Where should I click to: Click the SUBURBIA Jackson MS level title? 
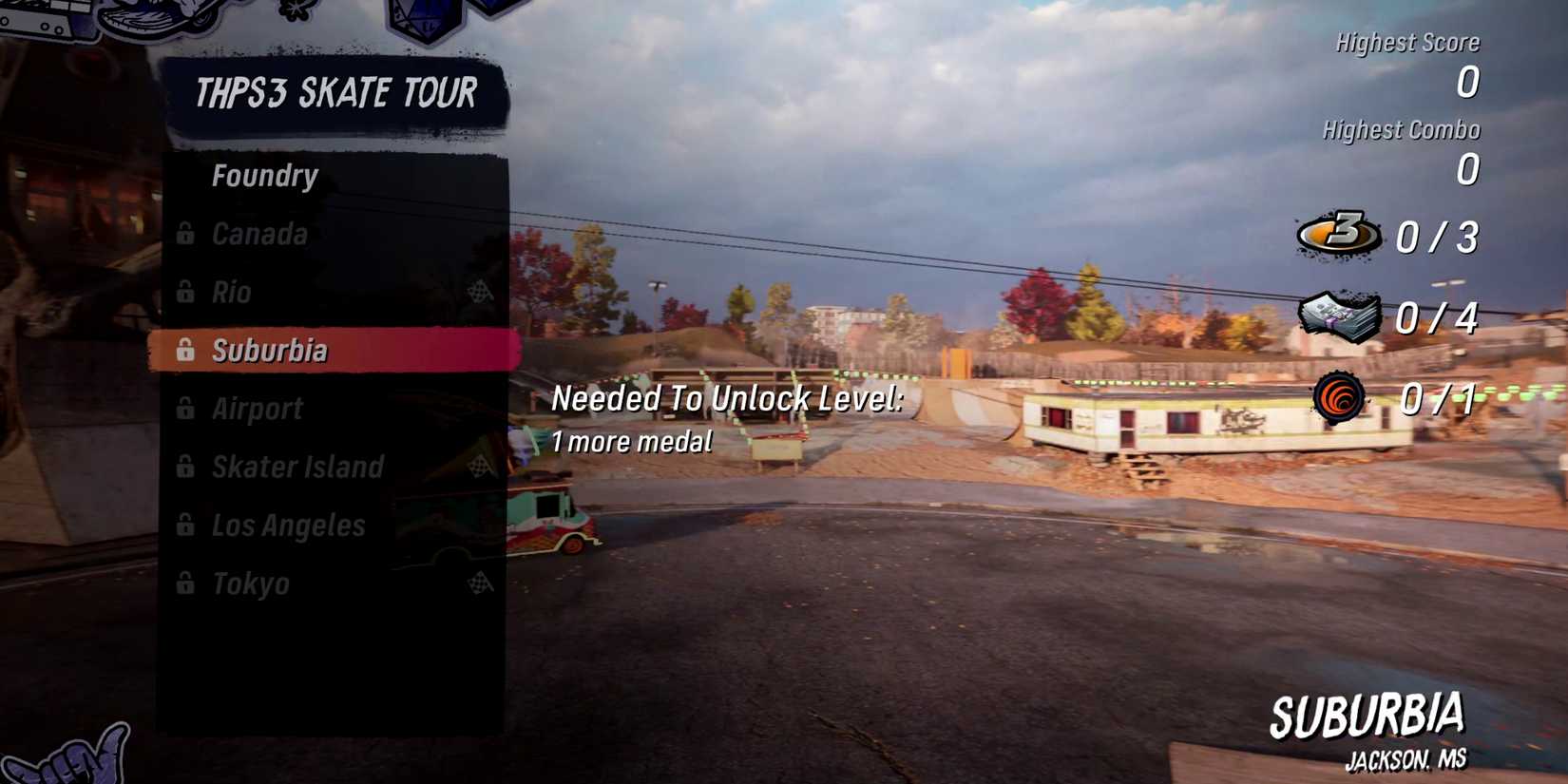coord(1370,713)
